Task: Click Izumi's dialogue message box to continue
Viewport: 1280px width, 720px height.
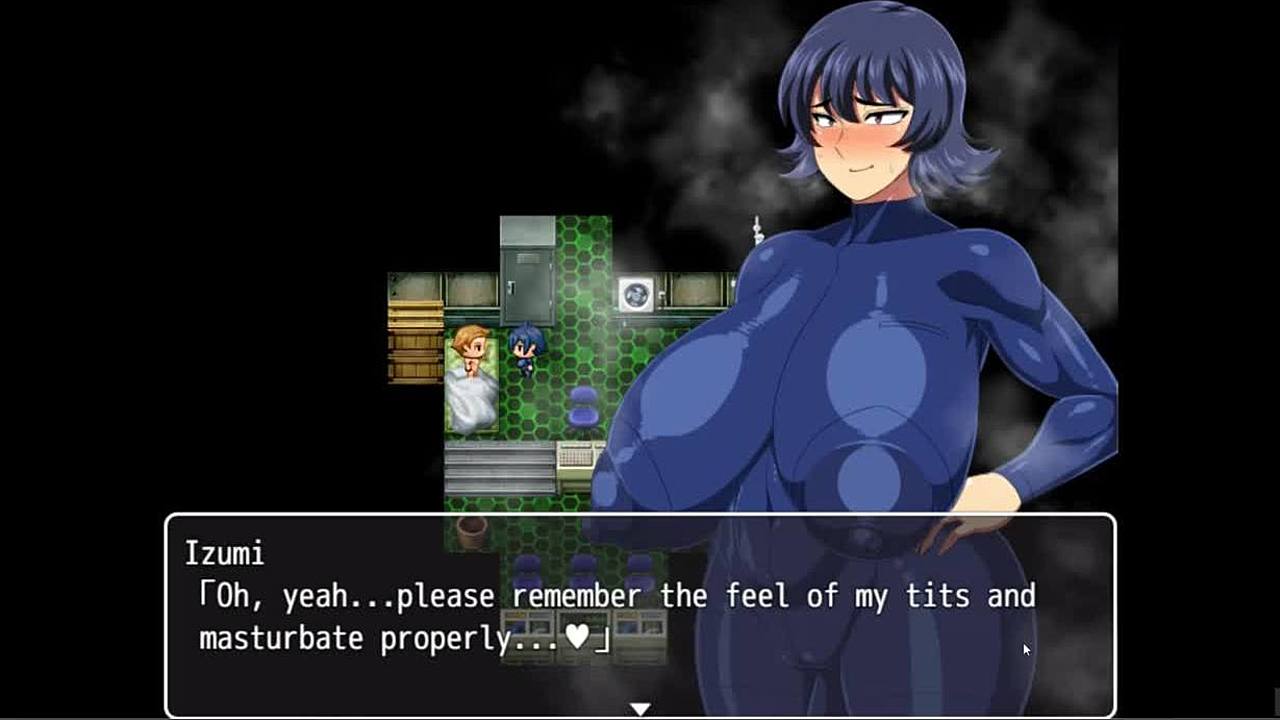Action: pyautogui.click(x=640, y=614)
